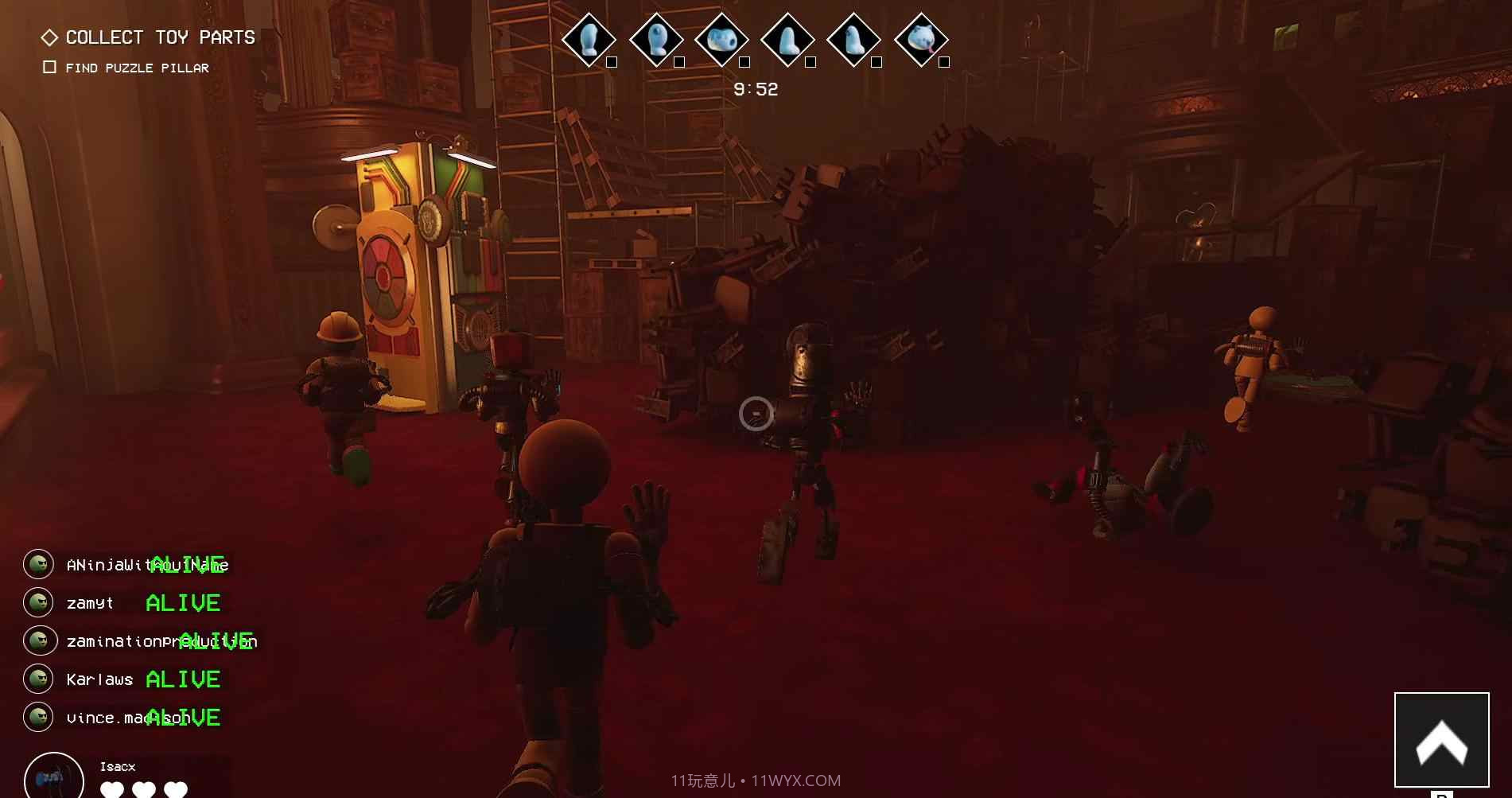Select the toy torso part with a hole
The height and width of the screenshot is (798, 1512).
(721, 39)
